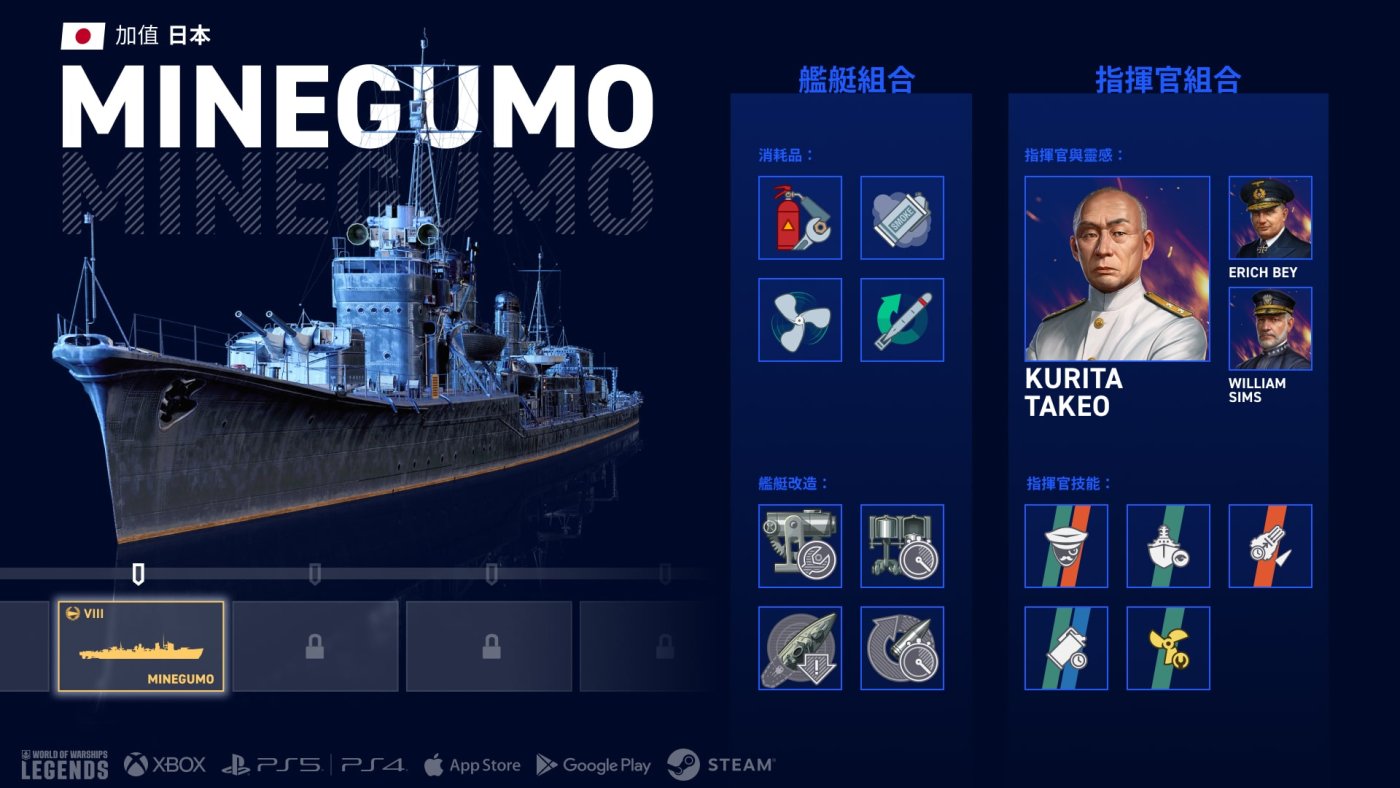Select the captain's hat commander skill
Image resolution: width=1400 pixels, height=788 pixels.
1066,546
